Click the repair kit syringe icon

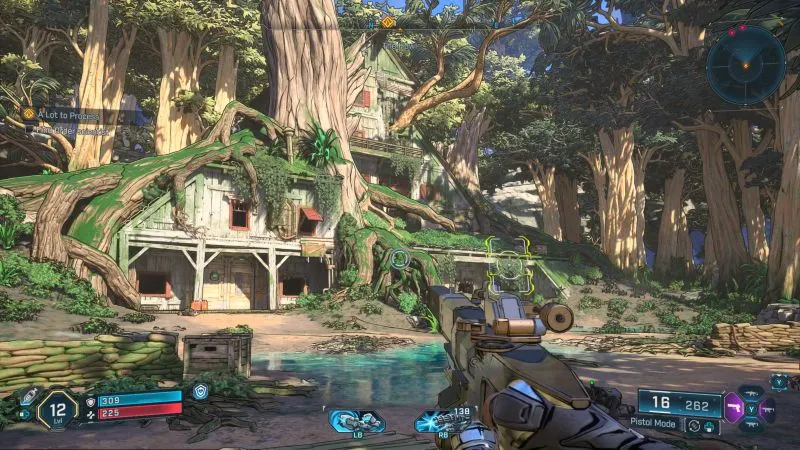tap(28, 396)
